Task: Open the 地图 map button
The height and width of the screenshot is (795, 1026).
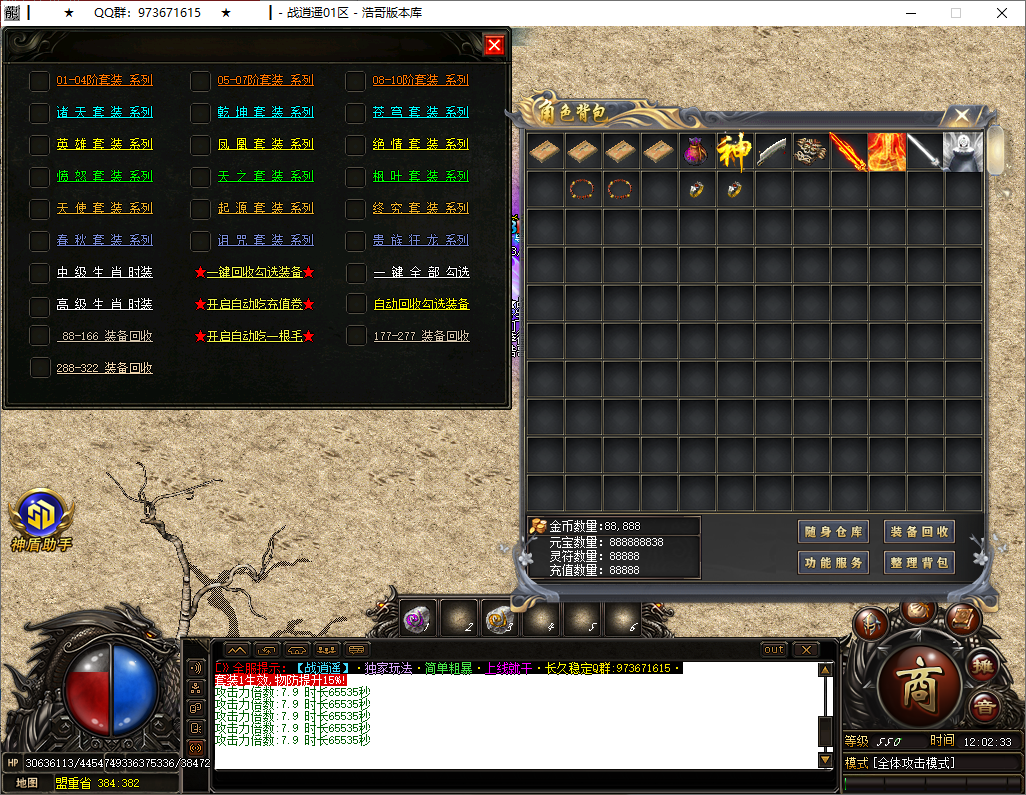Action: [27, 783]
